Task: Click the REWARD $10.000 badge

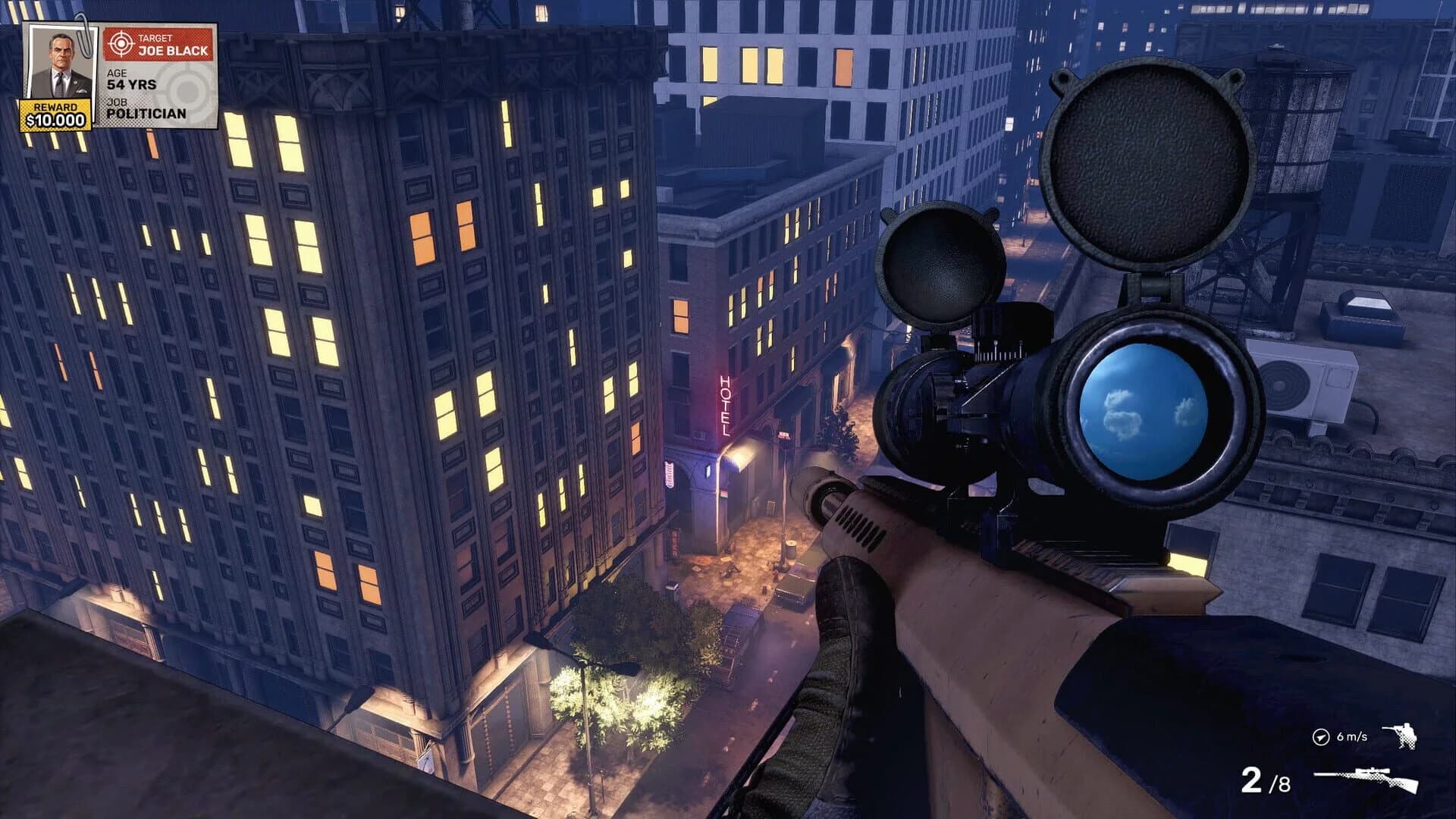Action: tap(57, 114)
